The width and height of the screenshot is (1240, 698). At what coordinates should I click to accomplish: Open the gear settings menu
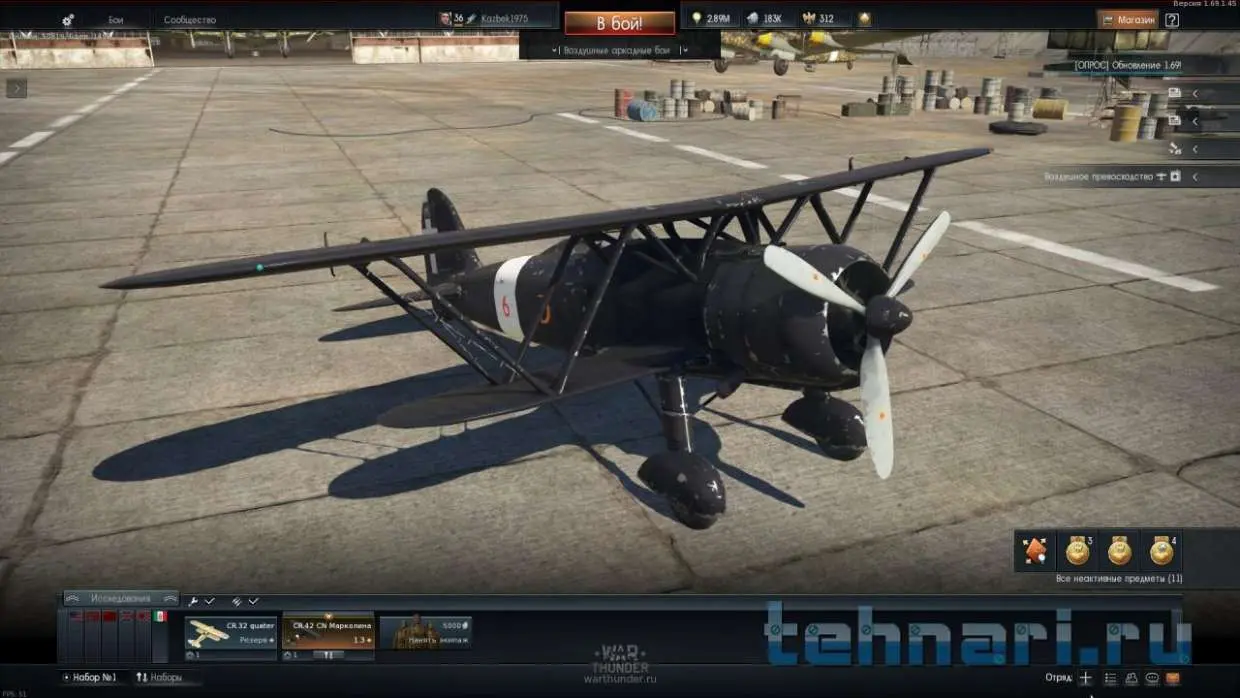68,20
